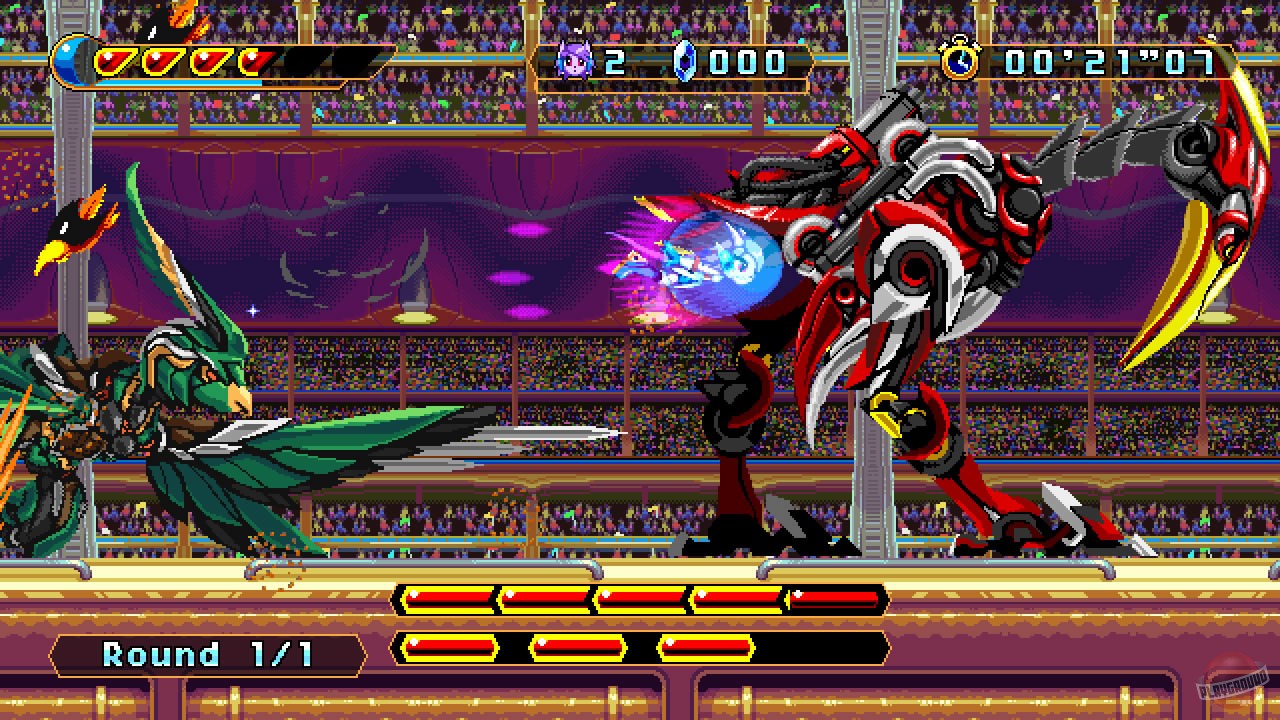Expand the Round 1/1 banner panel
1280x720 pixels.
(x=205, y=654)
